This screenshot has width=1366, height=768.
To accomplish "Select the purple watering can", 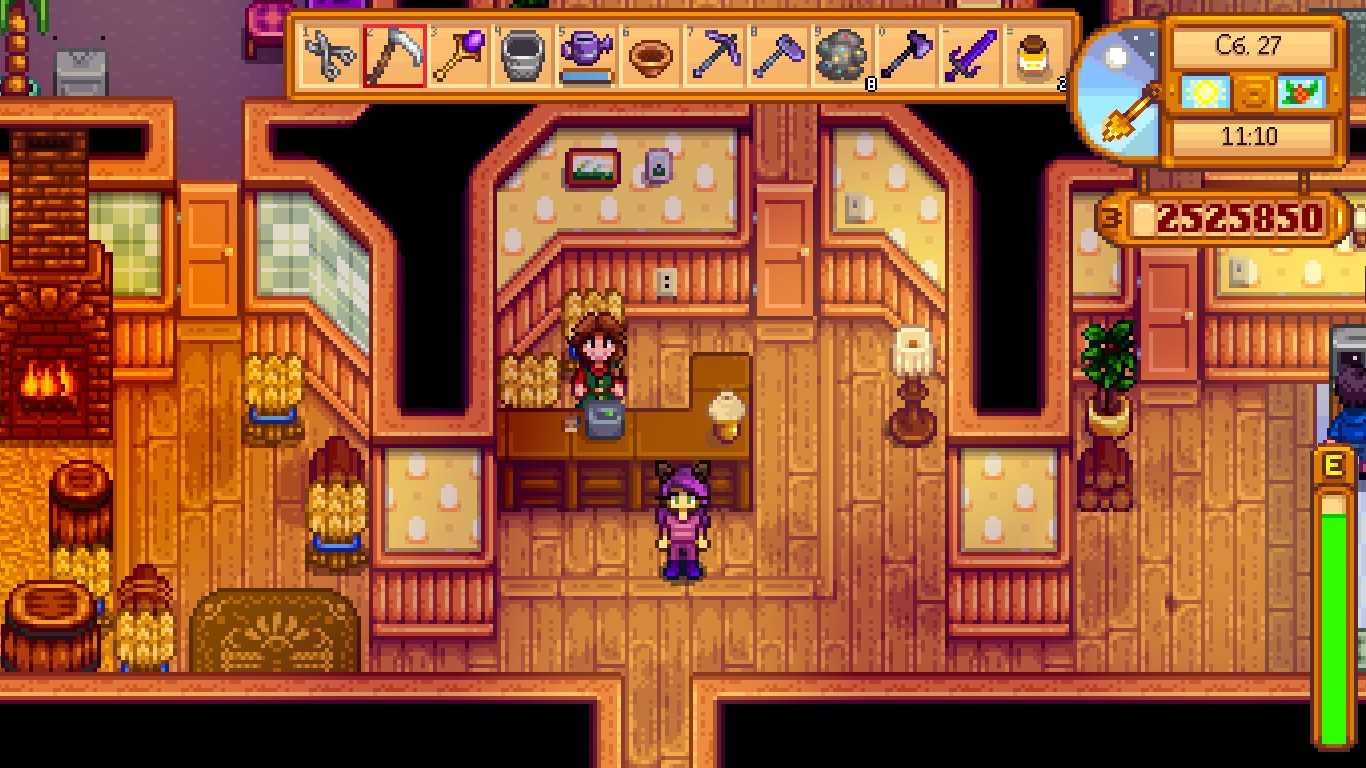I will pyautogui.click(x=586, y=56).
